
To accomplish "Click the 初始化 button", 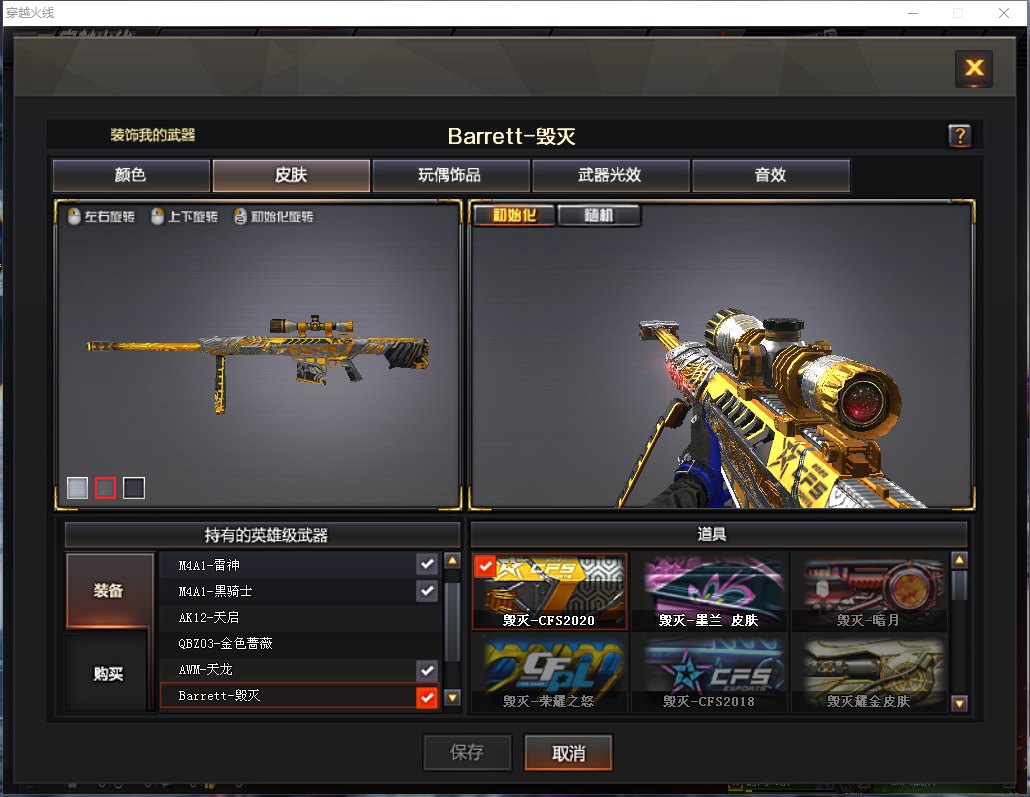I will click(x=514, y=215).
